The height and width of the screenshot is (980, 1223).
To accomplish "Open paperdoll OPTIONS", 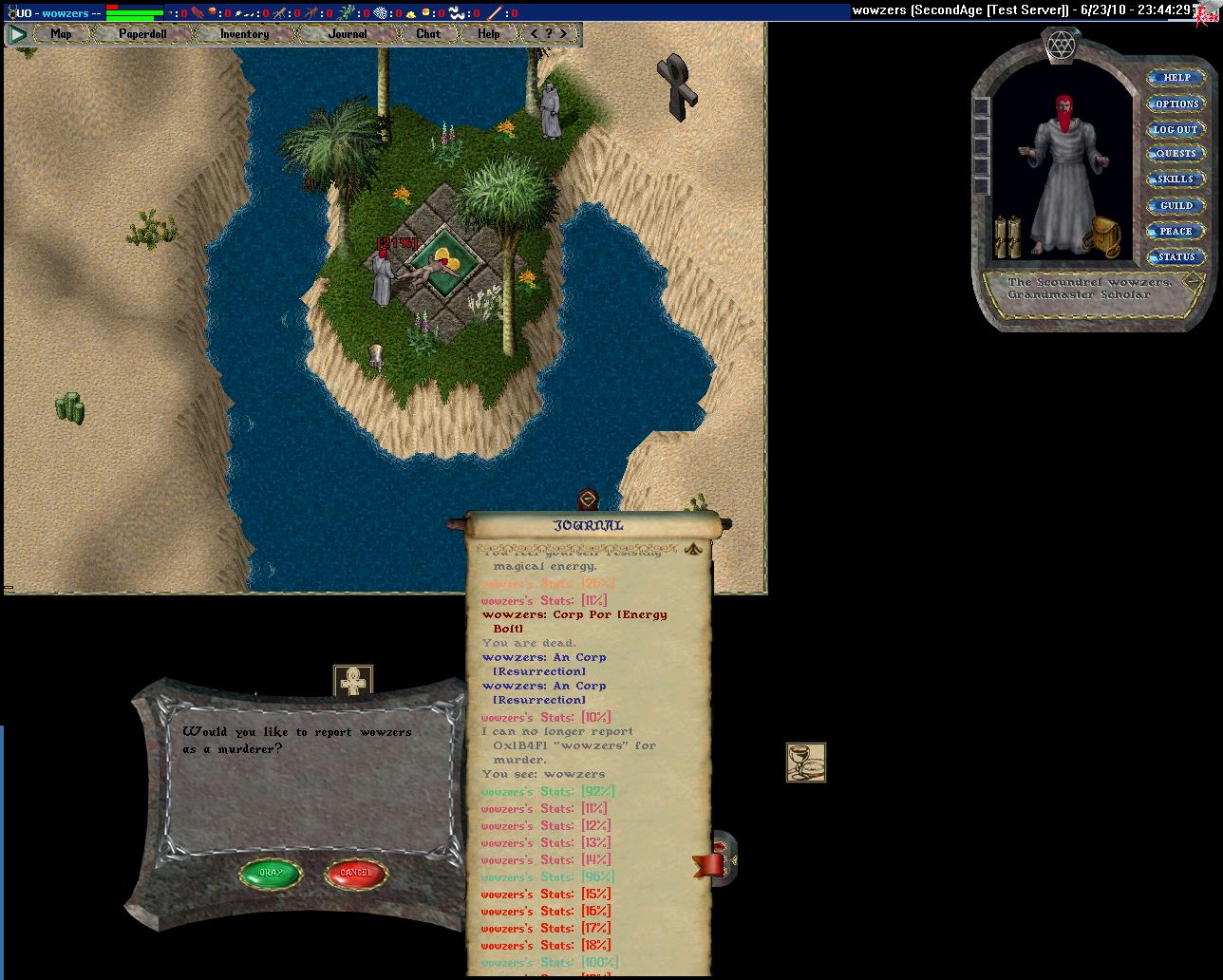I will tap(1176, 104).
